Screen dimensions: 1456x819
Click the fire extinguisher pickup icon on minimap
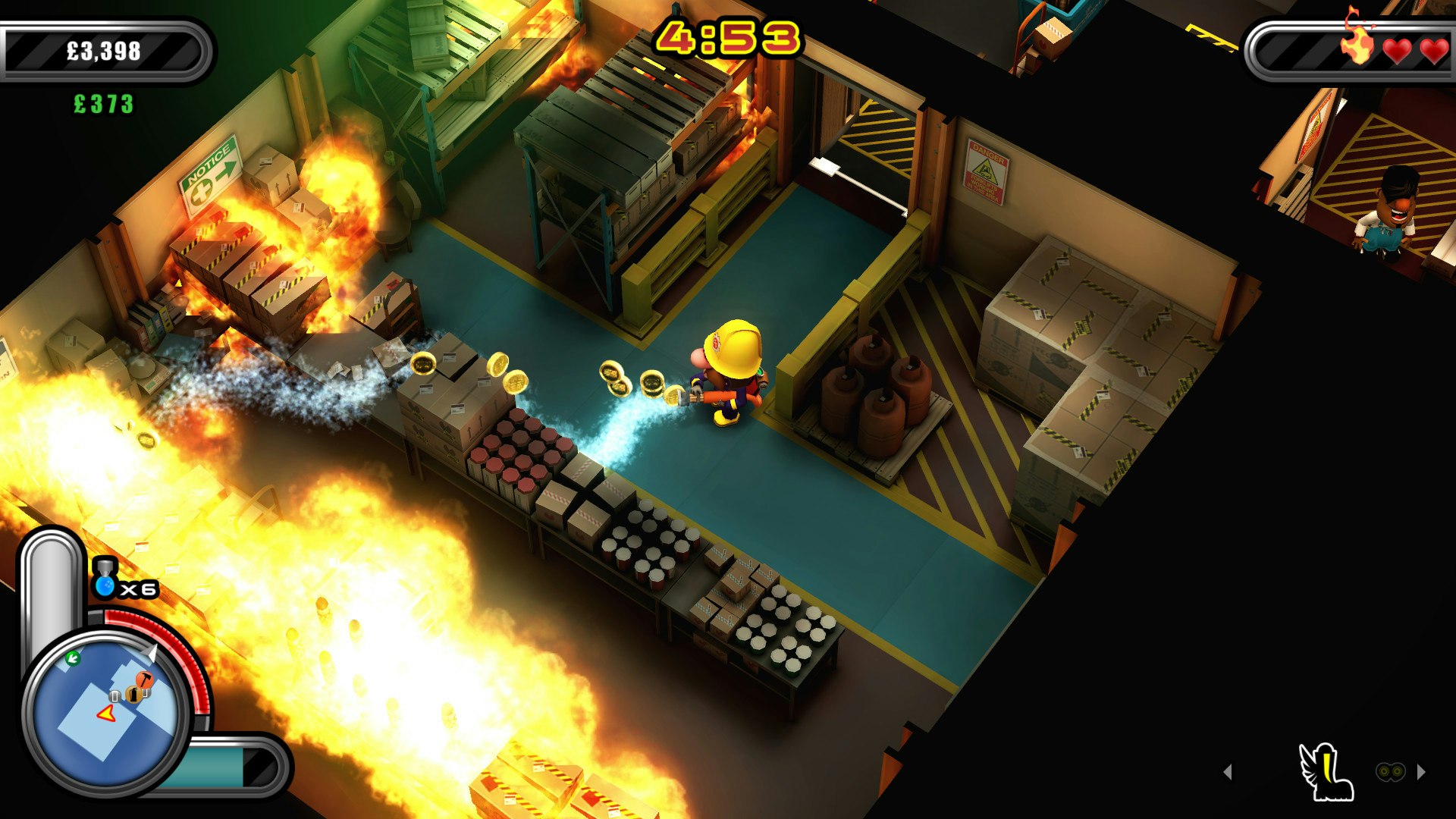134,694
